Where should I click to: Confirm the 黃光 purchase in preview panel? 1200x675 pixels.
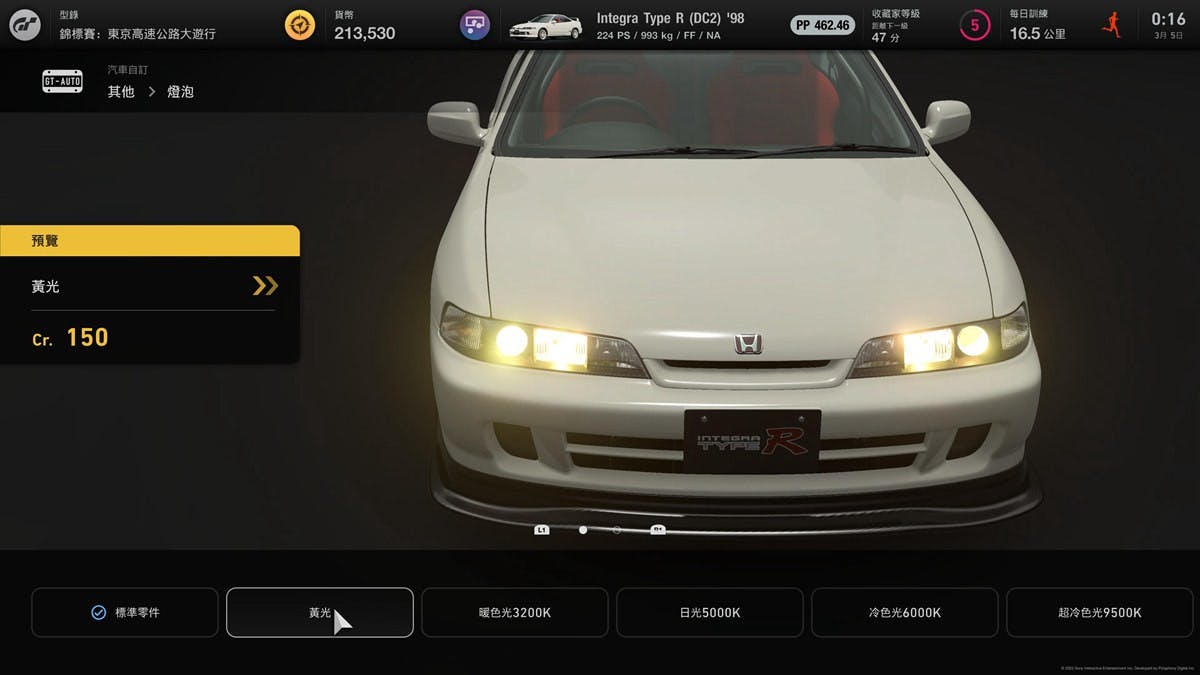coord(264,286)
